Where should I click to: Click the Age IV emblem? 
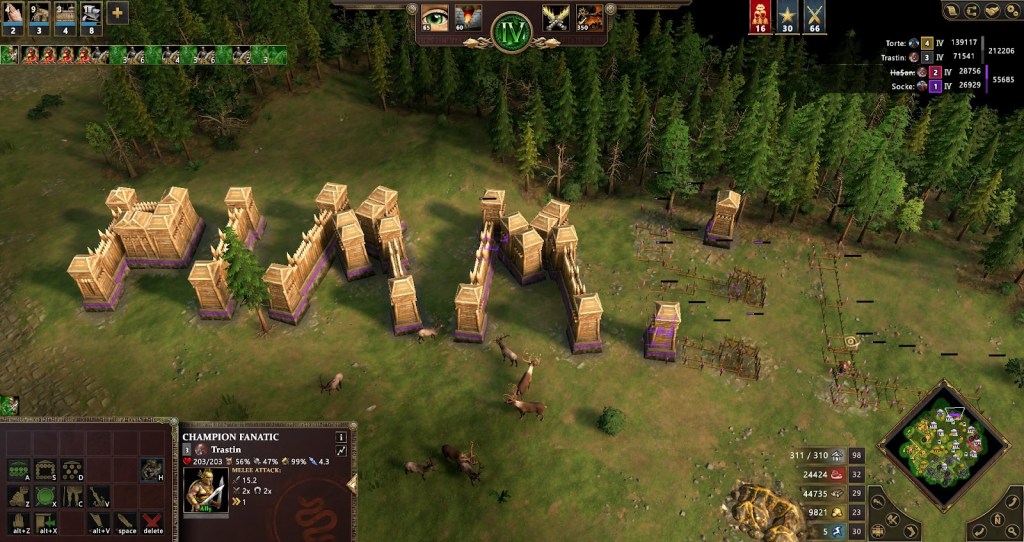[x=511, y=29]
